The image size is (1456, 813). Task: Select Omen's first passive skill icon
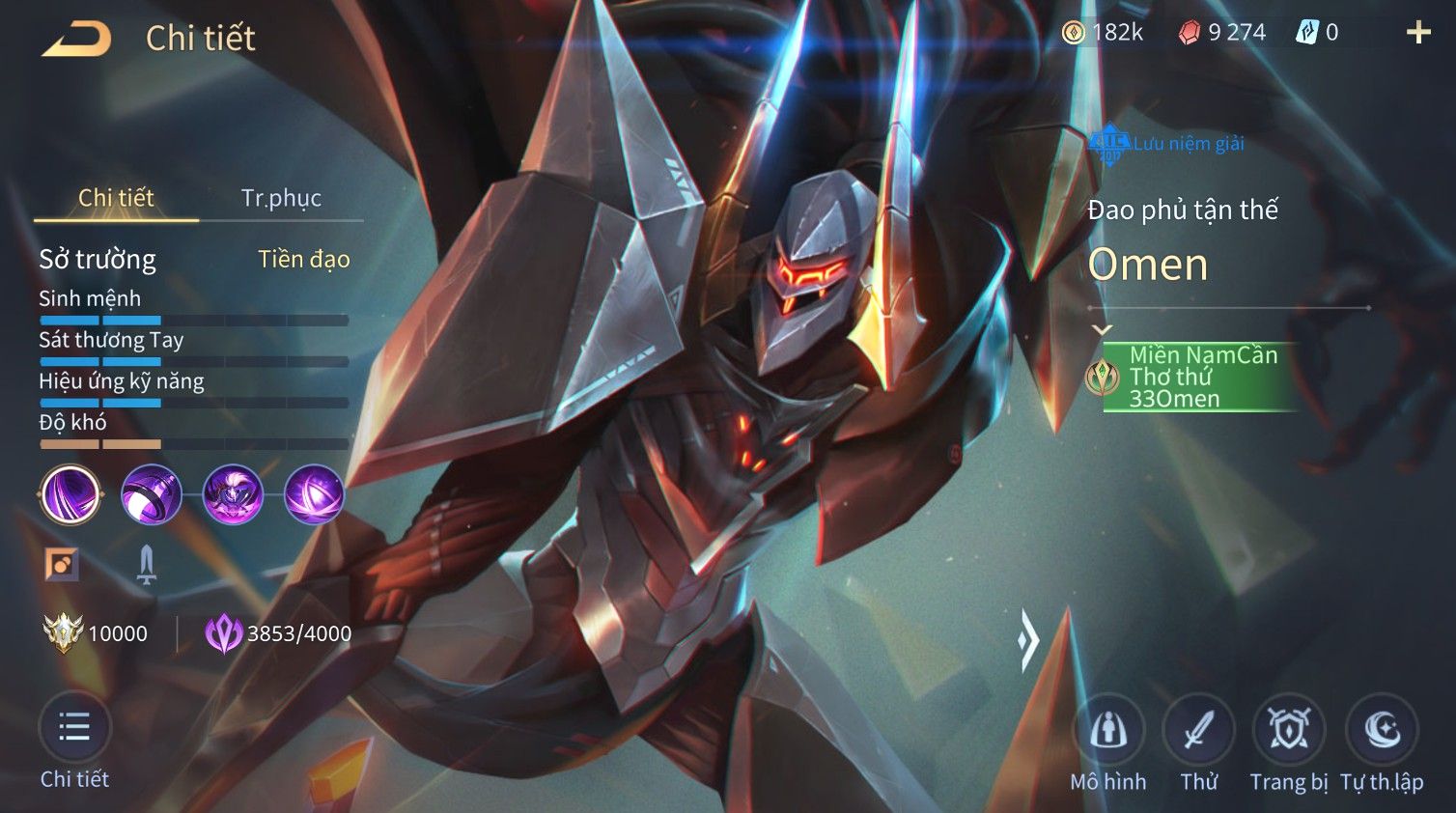click(x=70, y=494)
